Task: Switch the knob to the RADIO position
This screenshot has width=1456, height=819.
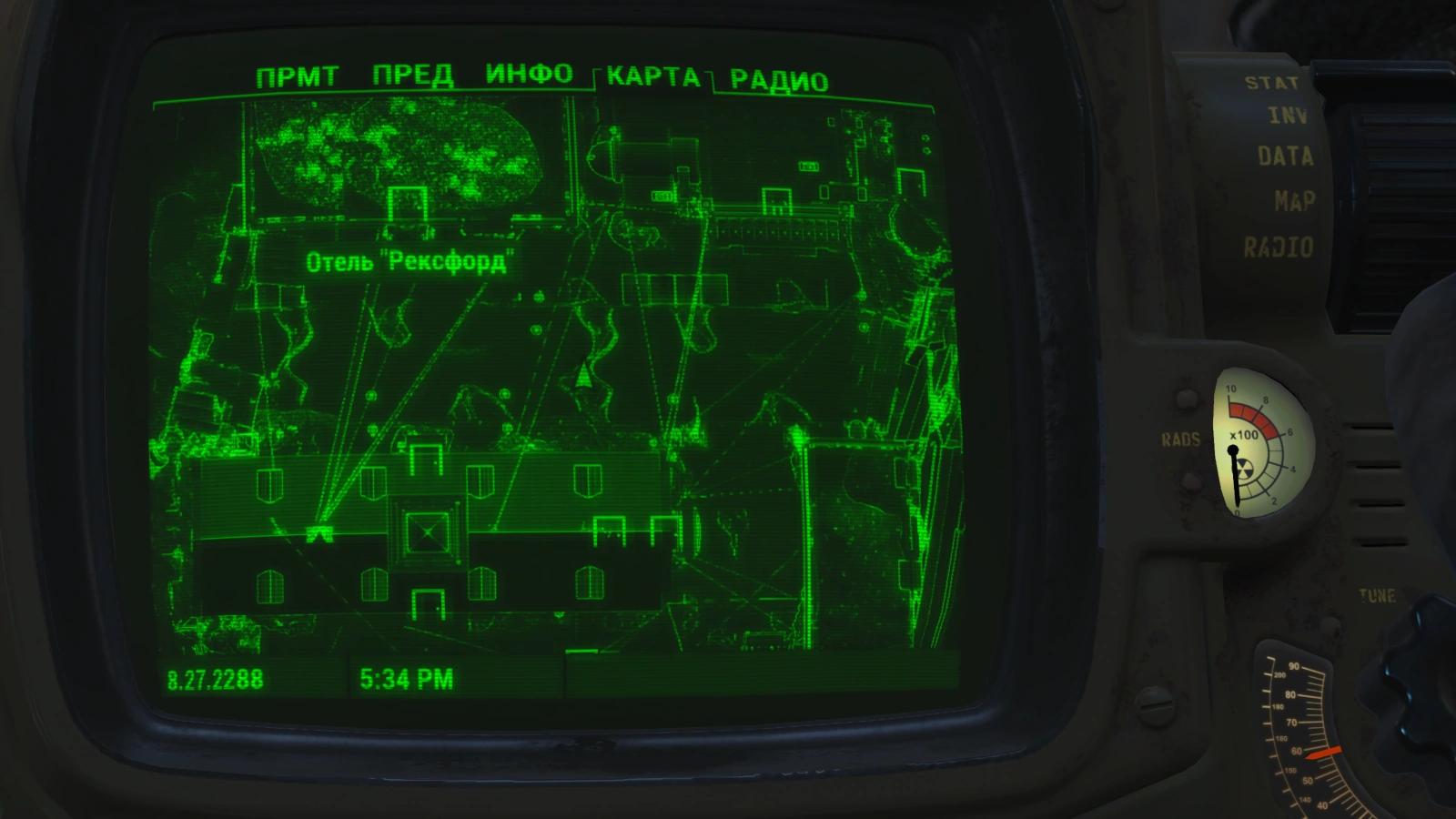Action: [x=1278, y=244]
